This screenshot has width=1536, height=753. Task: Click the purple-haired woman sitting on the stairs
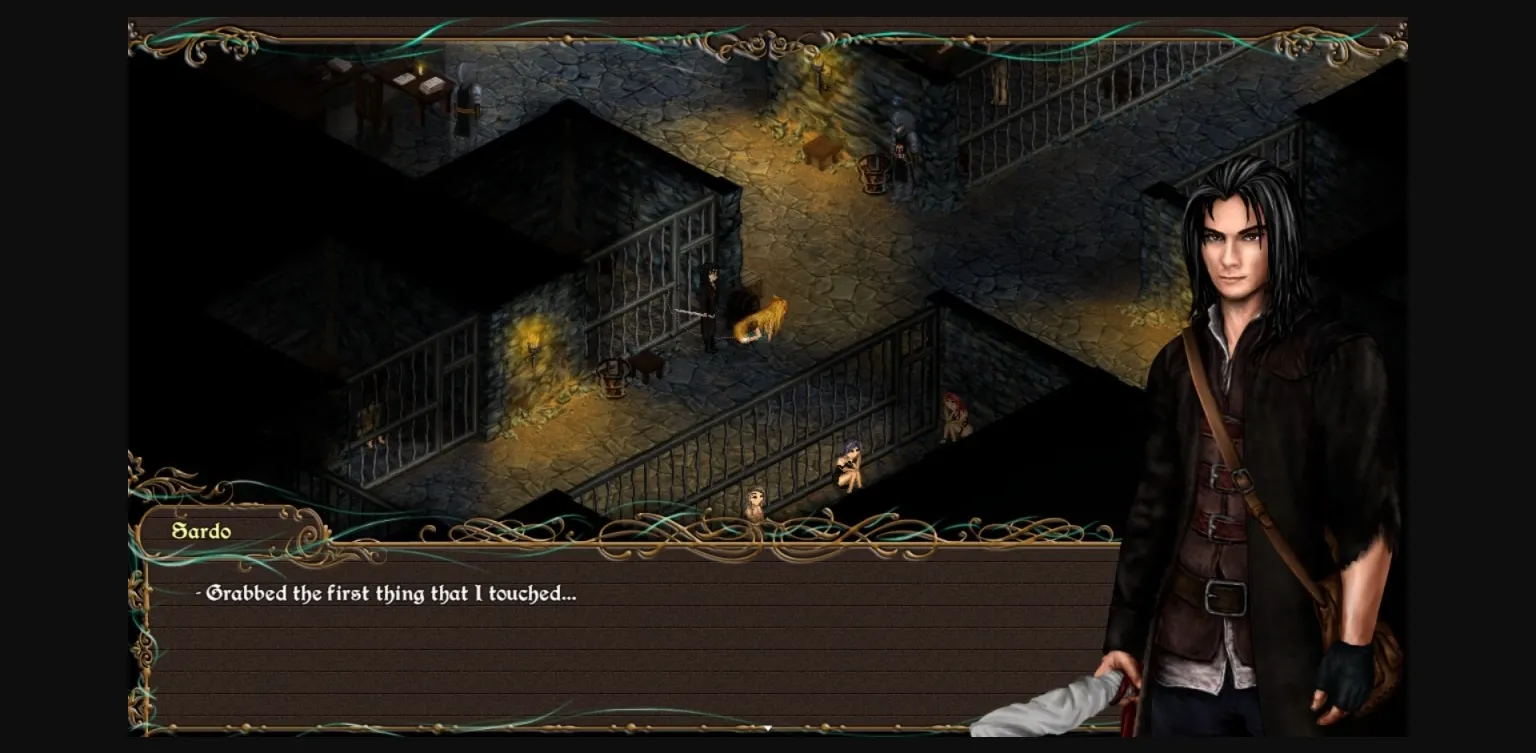(x=852, y=465)
